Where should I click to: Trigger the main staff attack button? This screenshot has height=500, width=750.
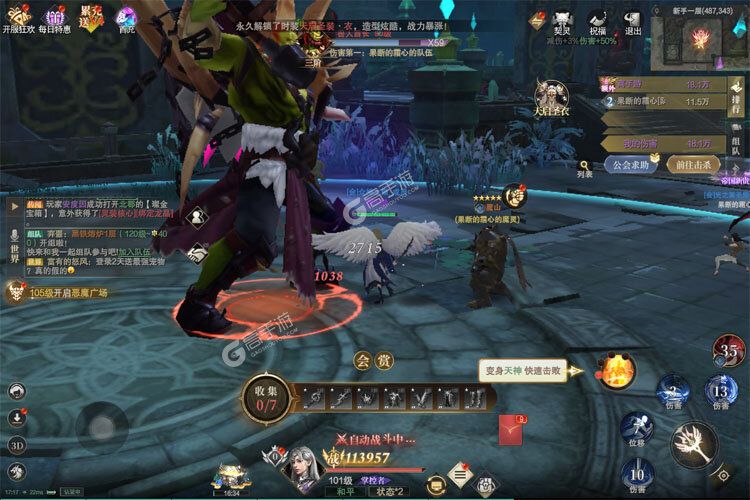[695, 443]
